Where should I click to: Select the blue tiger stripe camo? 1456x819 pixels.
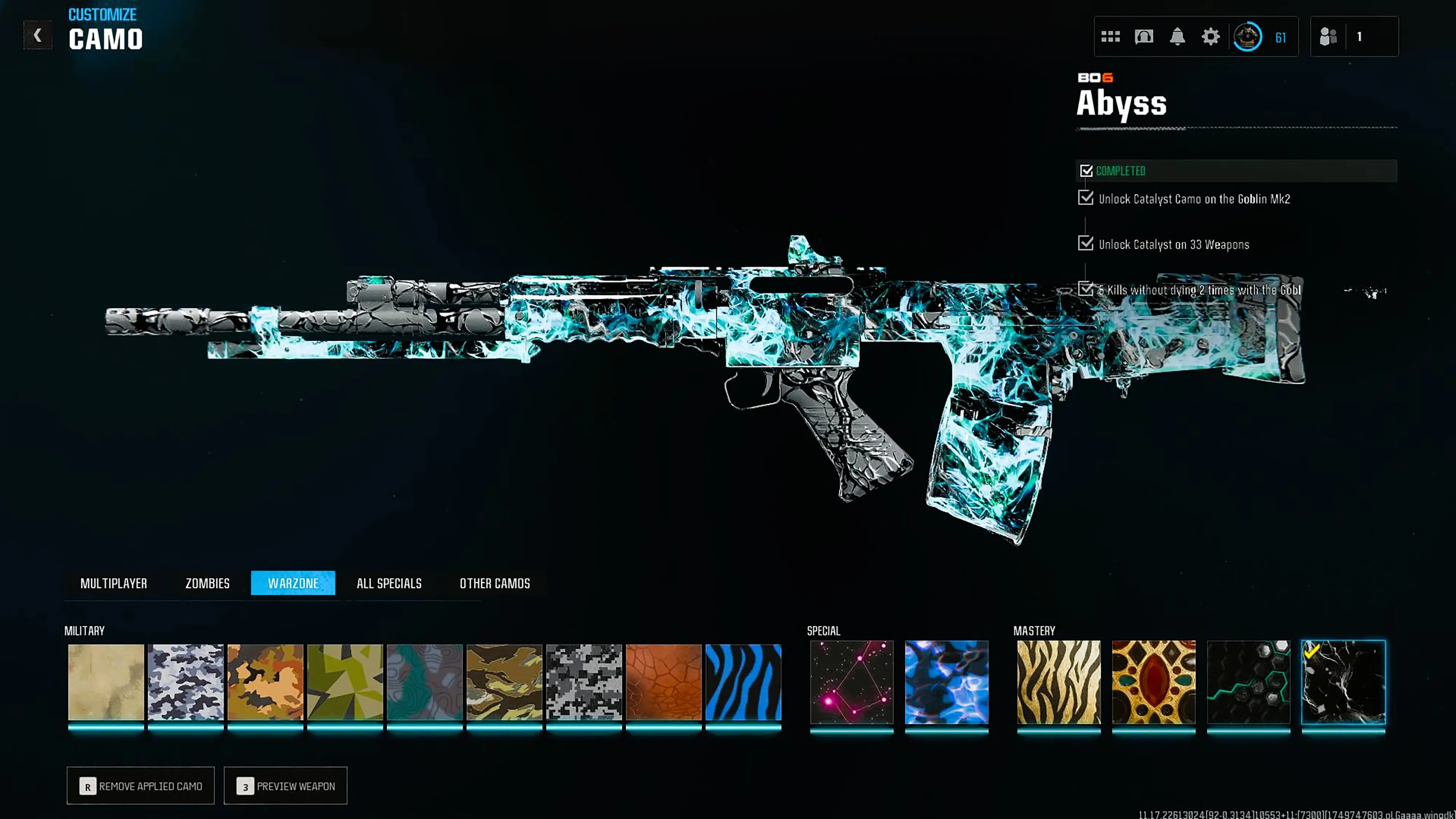(x=743, y=682)
